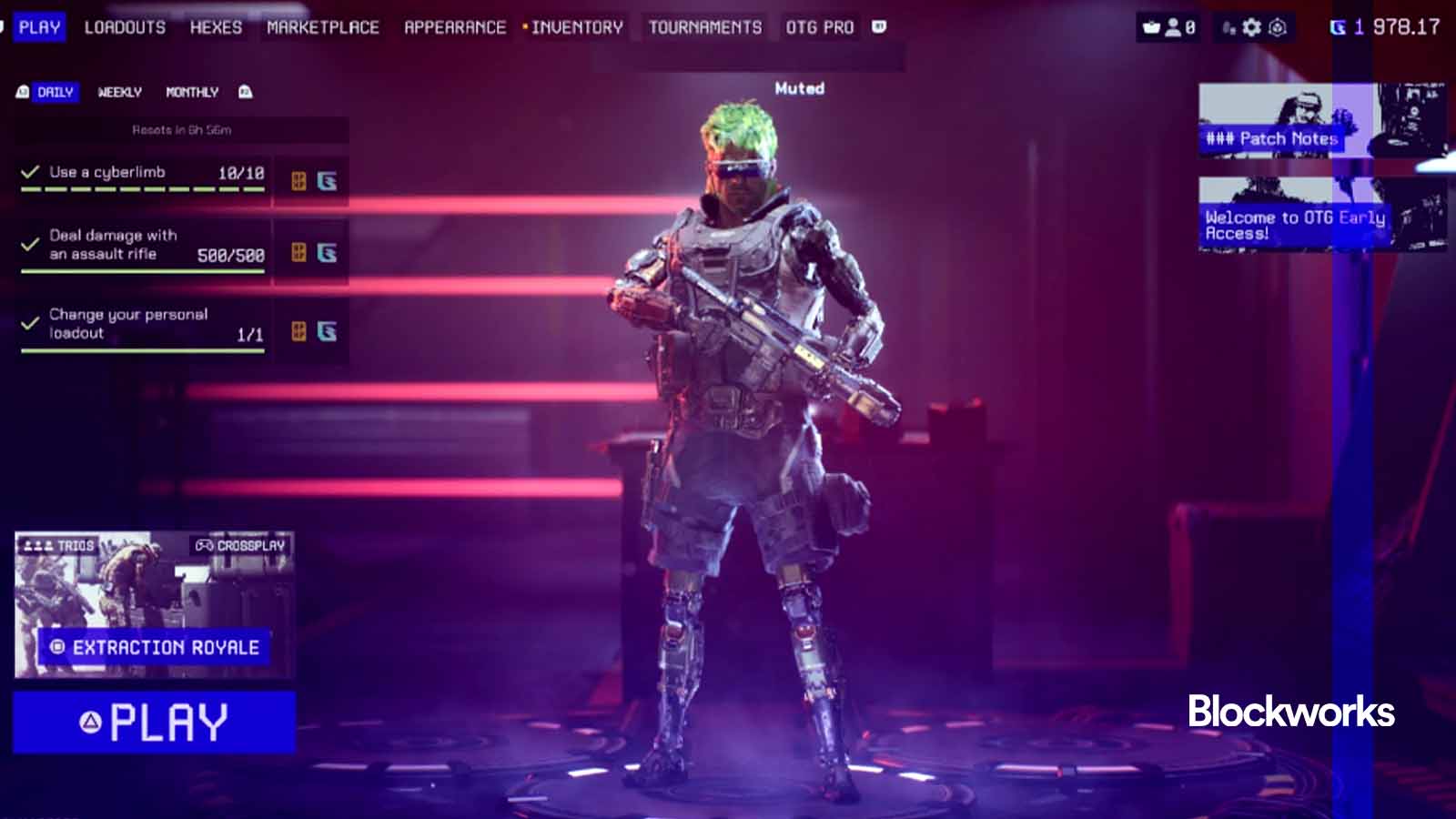Switch to the Weekly quests tab
1456x819 pixels.
pyautogui.click(x=119, y=92)
